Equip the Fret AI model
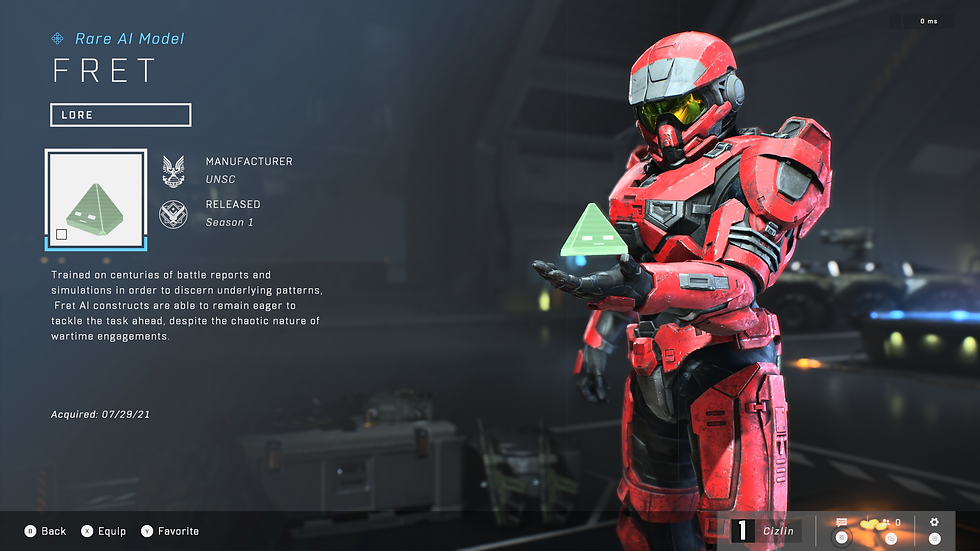This screenshot has height=551, width=980. [x=104, y=531]
